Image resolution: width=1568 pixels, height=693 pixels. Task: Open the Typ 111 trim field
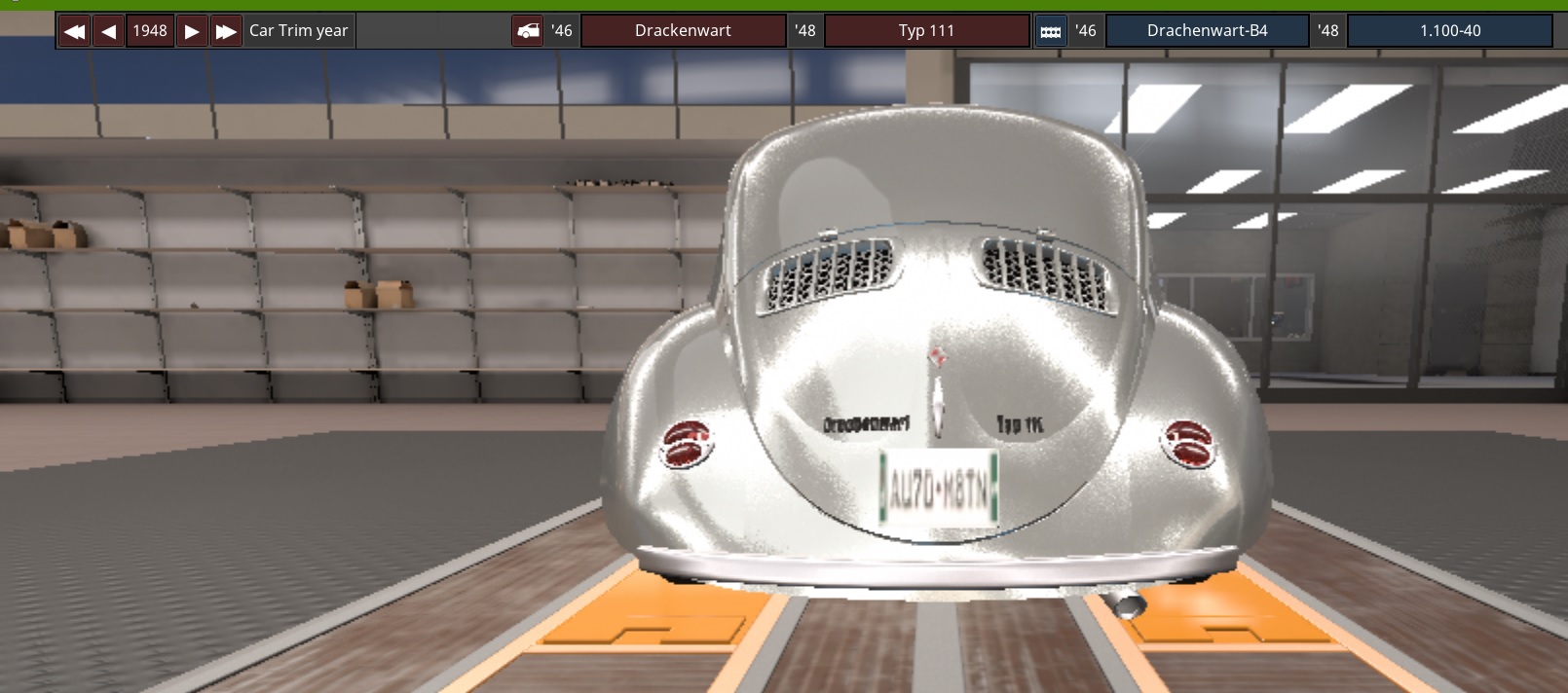(x=926, y=31)
